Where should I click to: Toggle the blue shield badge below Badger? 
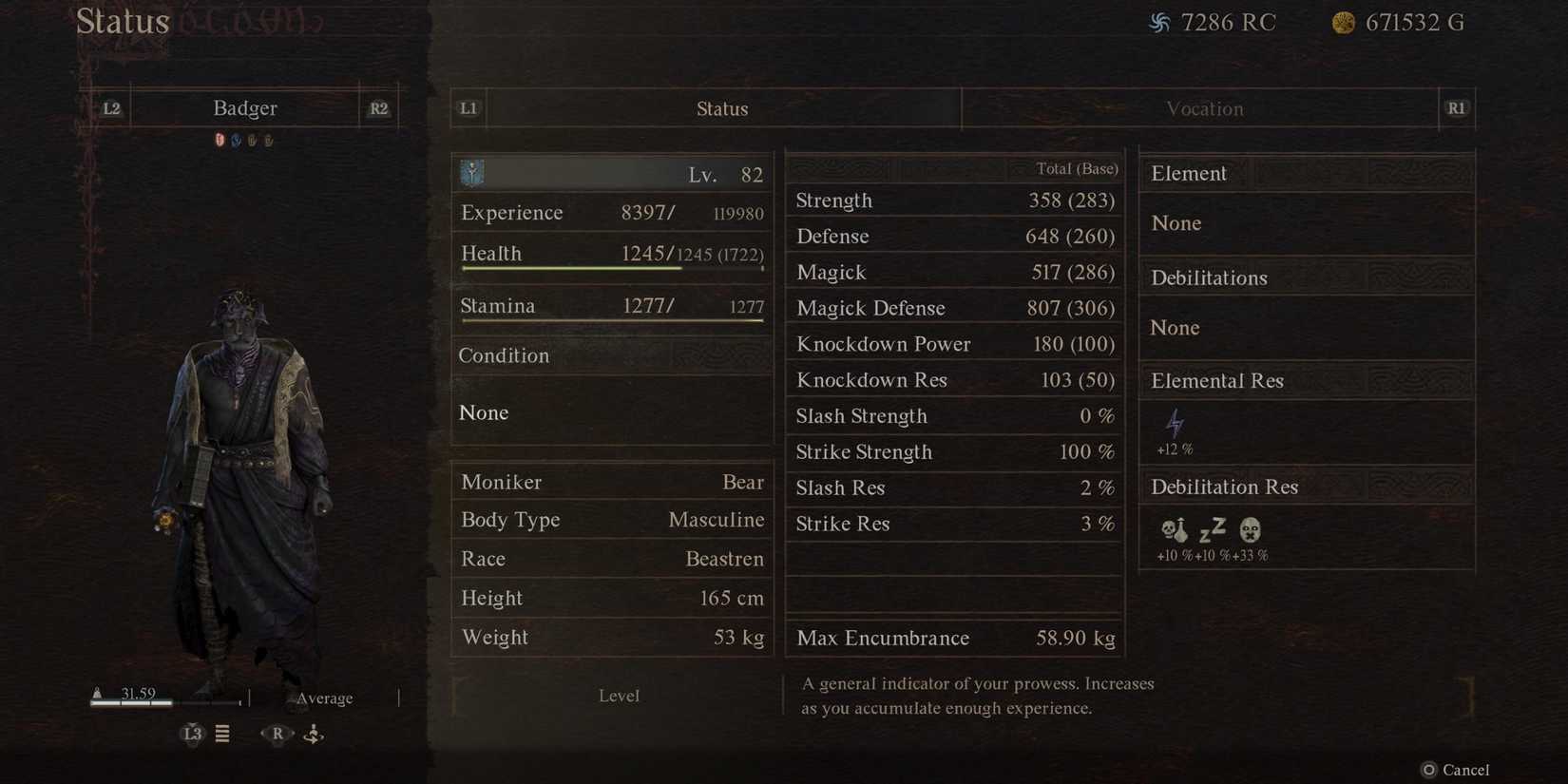coord(237,140)
